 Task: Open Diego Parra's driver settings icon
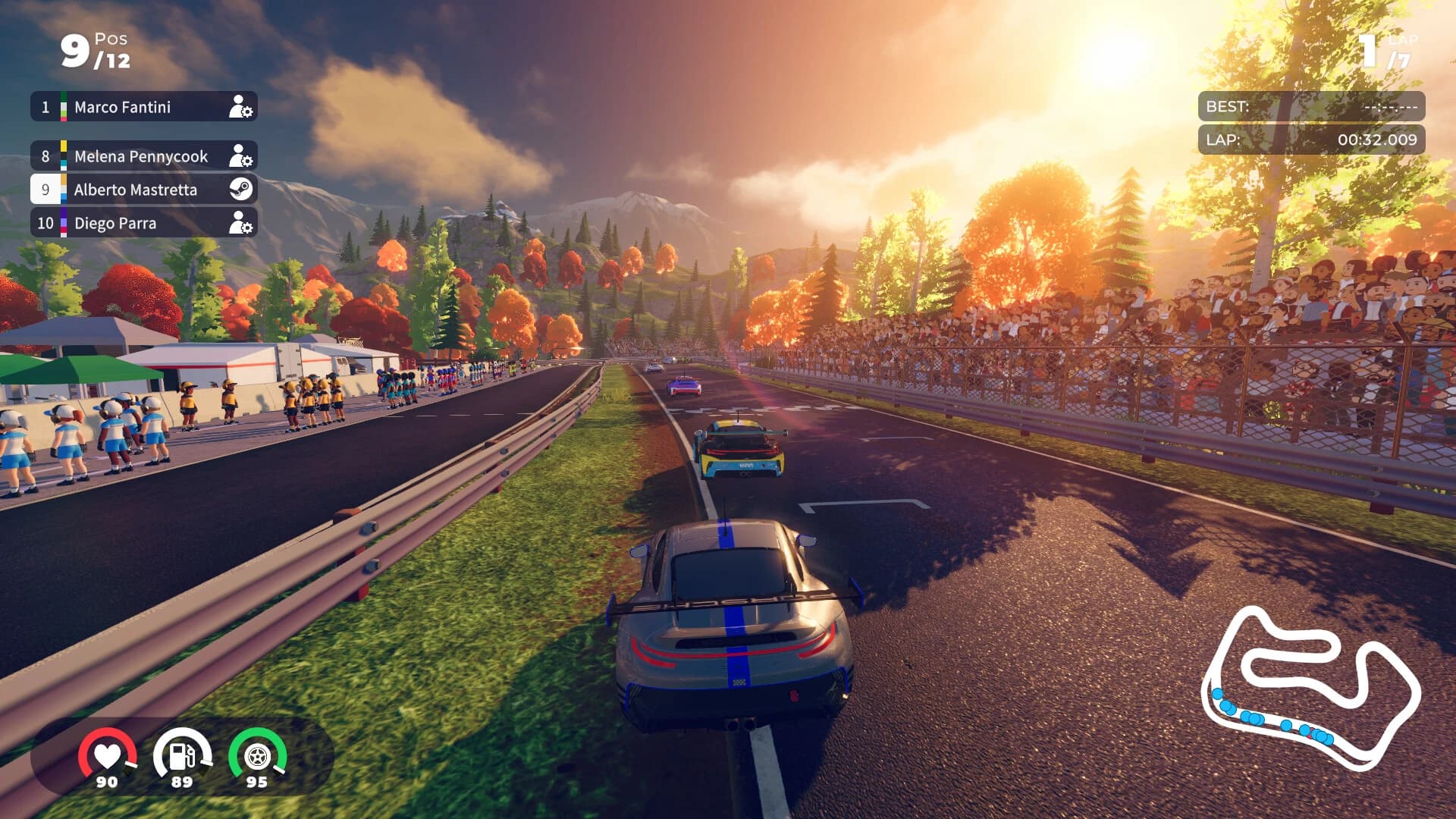point(243,223)
